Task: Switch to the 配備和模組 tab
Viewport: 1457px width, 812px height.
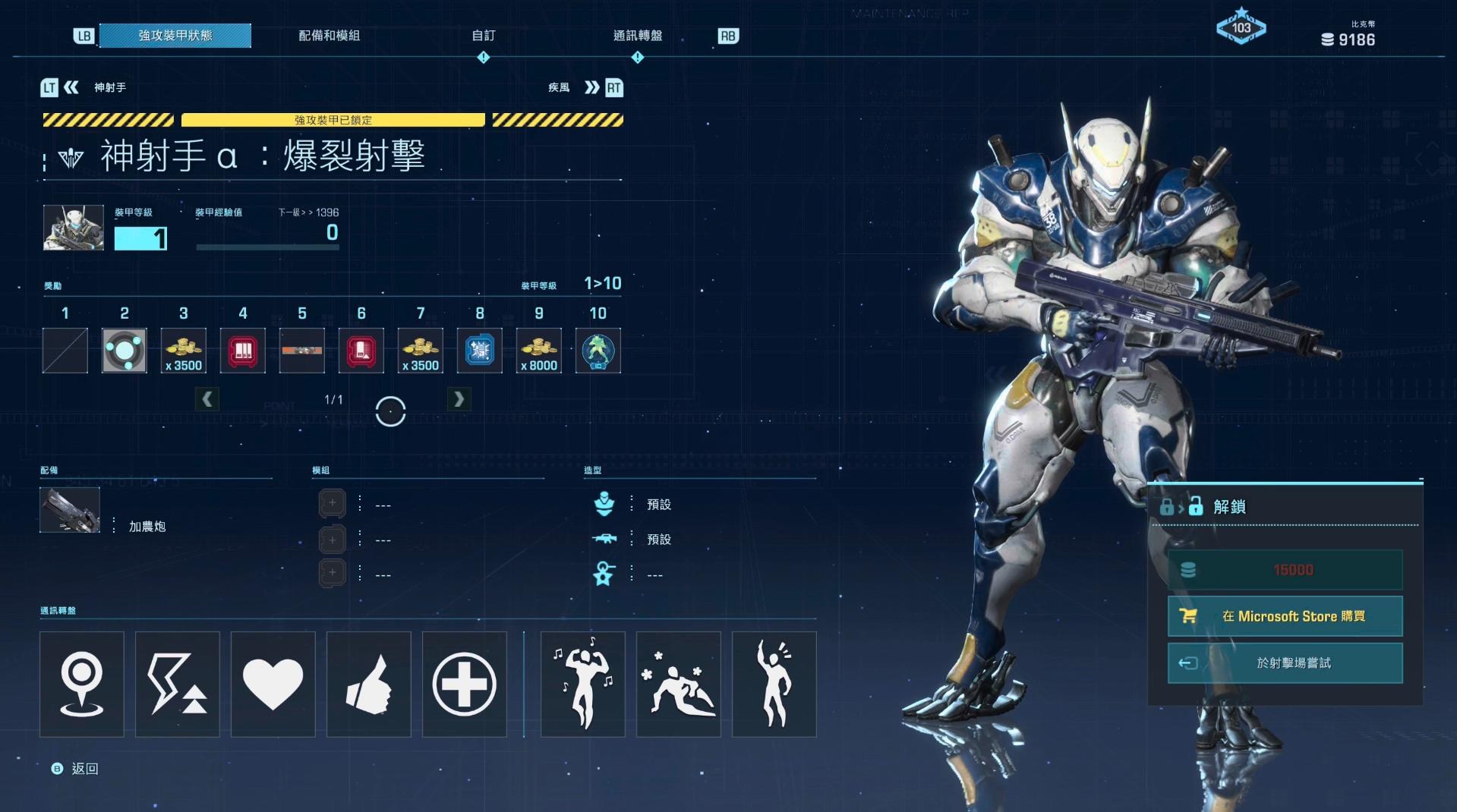Action: [329, 36]
